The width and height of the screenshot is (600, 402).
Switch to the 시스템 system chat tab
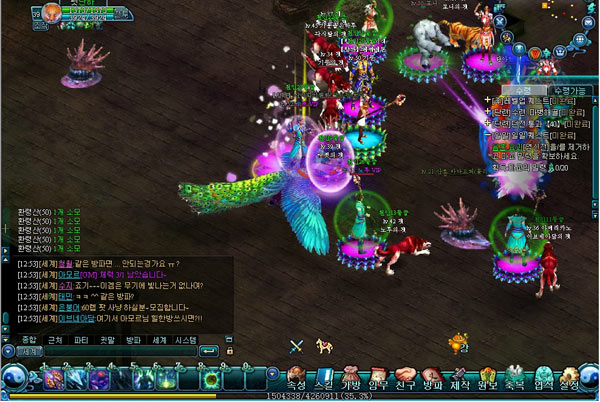click(187, 340)
